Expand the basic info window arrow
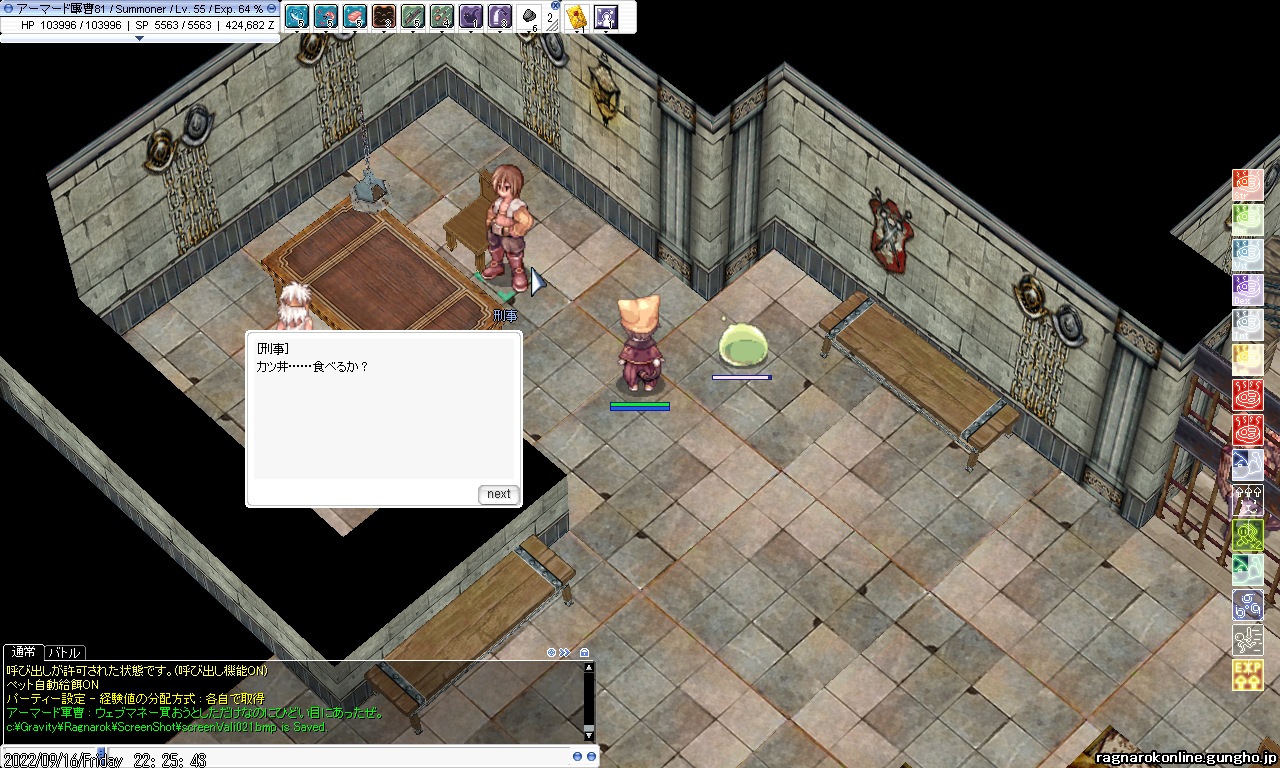Image resolution: width=1280 pixels, height=768 pixels. coord(139,38)
